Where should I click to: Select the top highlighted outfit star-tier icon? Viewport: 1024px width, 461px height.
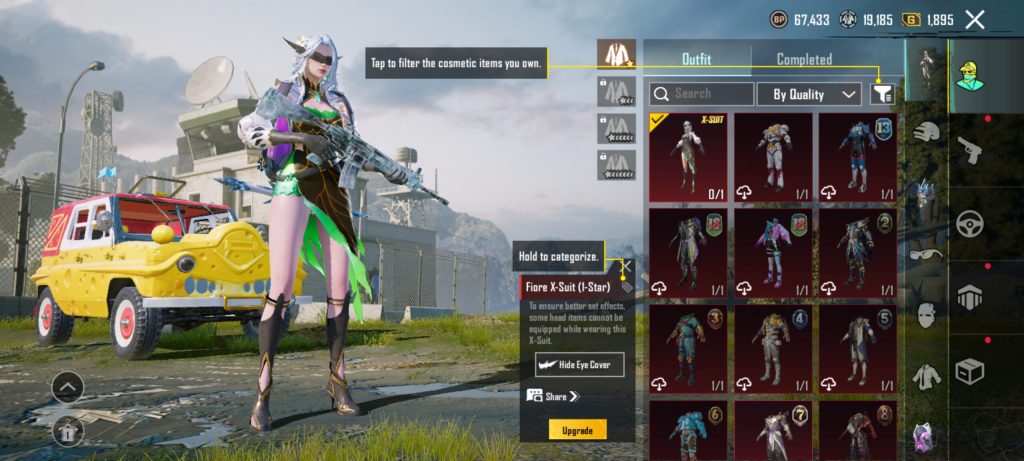pos(616,55)
